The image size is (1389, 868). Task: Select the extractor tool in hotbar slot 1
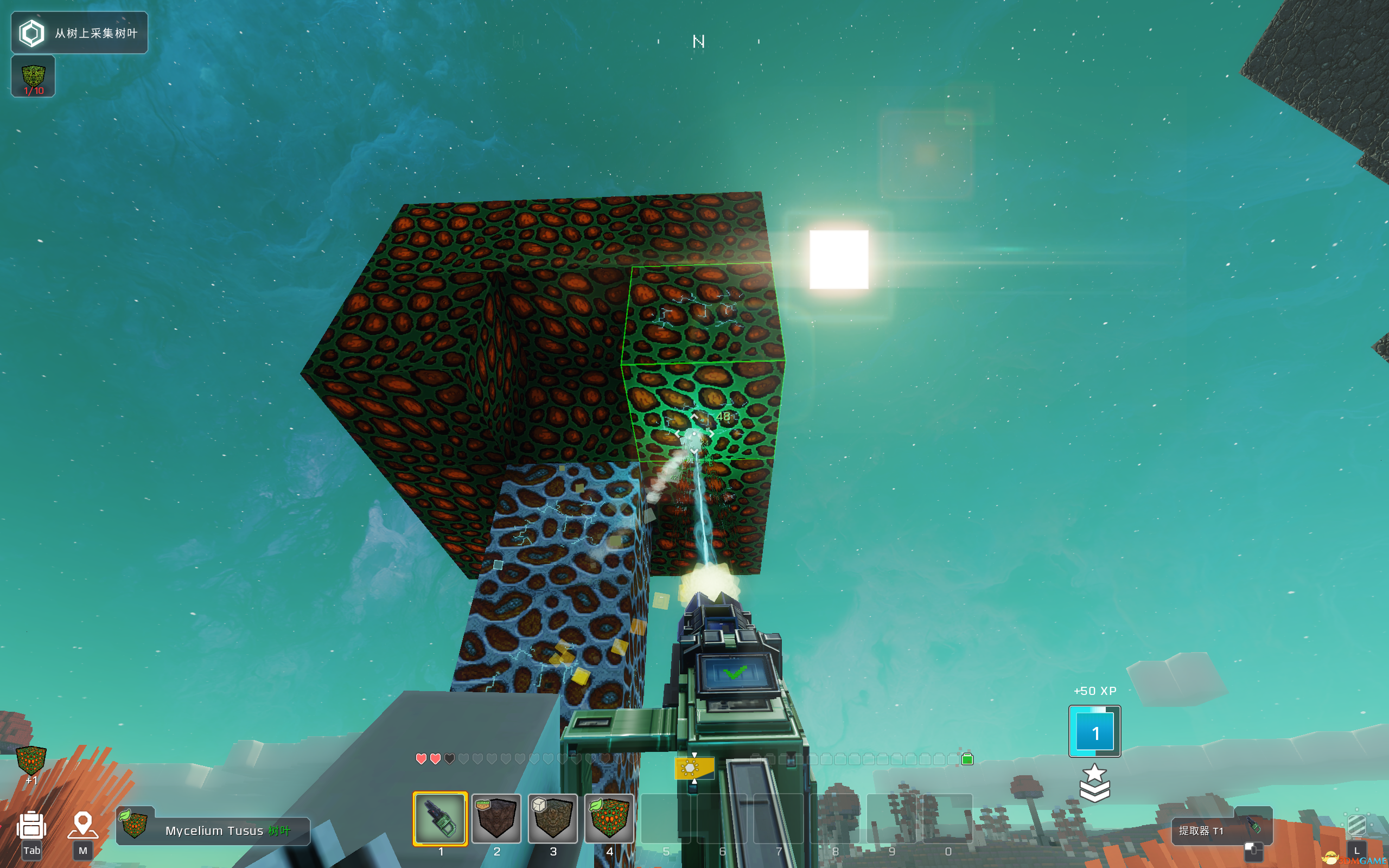(x=440, y=818)
